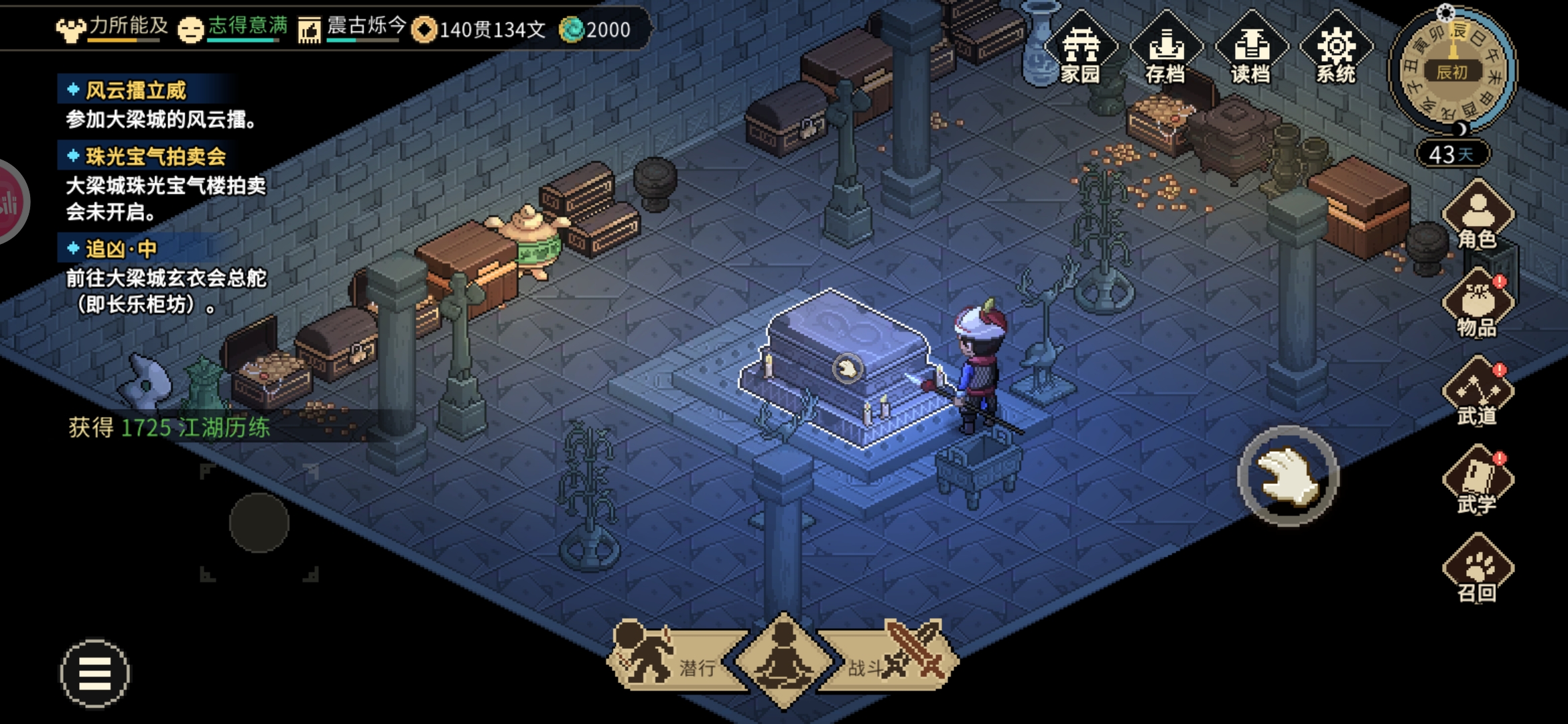Tap the red floating overlay bubble
Image resolution: width=1568 pixels, height=724 pixels.
pos(9,202)
